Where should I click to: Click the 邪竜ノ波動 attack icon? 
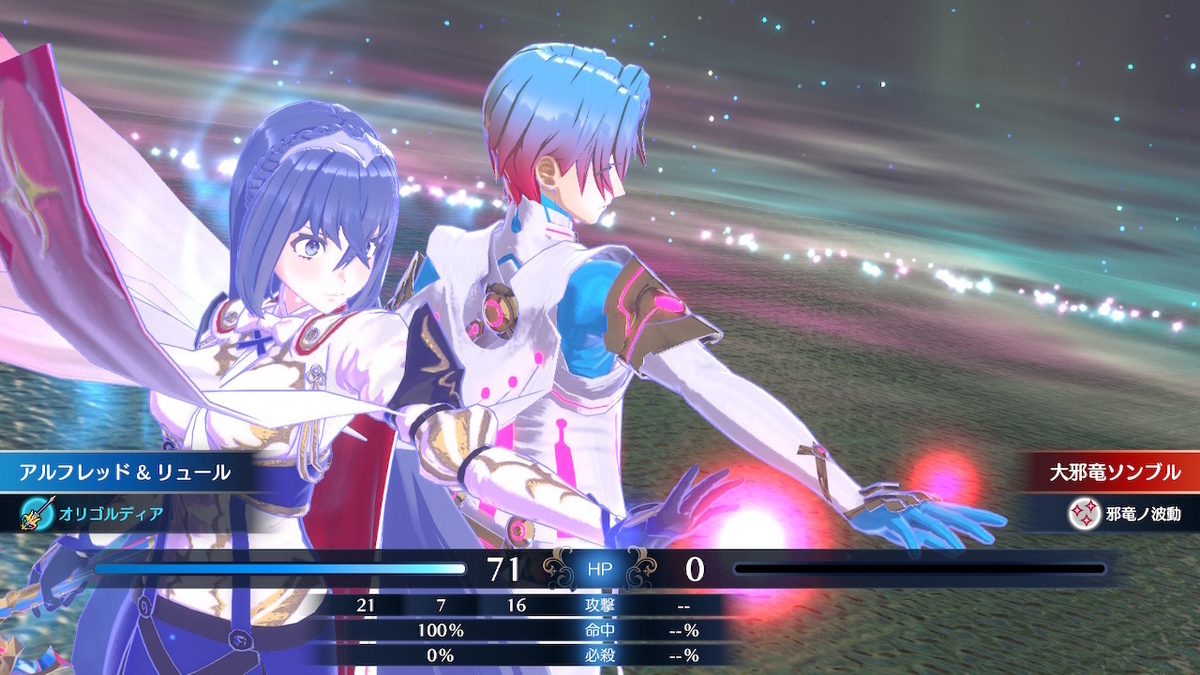click(x=1085, y=514)
